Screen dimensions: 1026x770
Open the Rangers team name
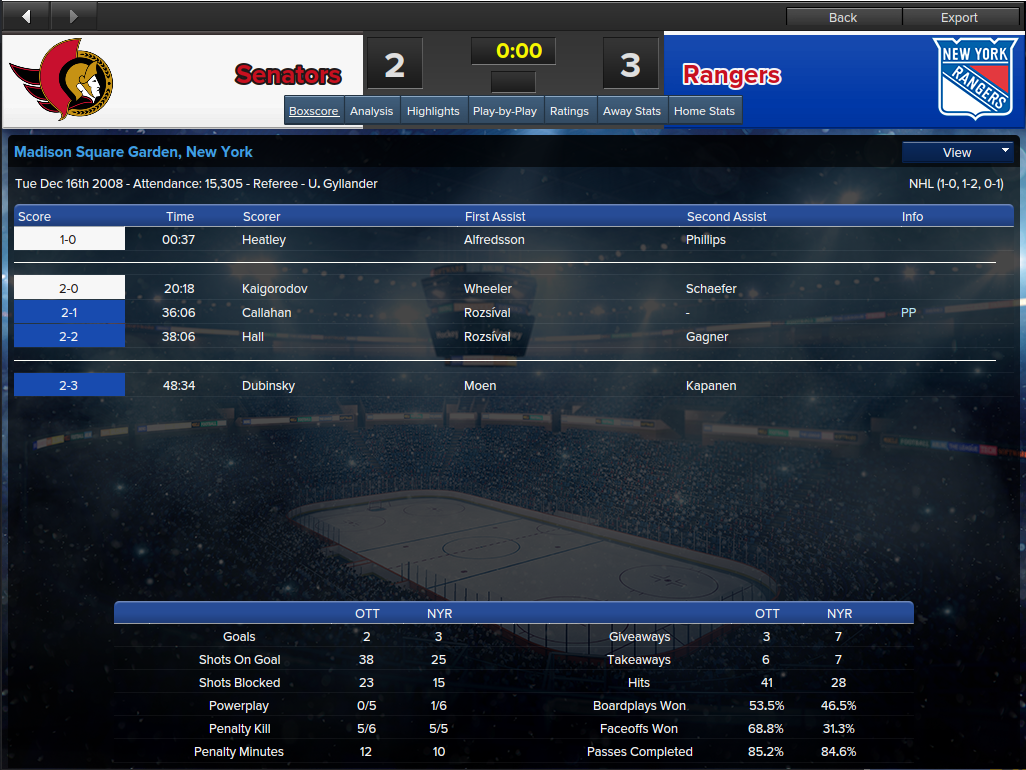[x=731, y=75]
